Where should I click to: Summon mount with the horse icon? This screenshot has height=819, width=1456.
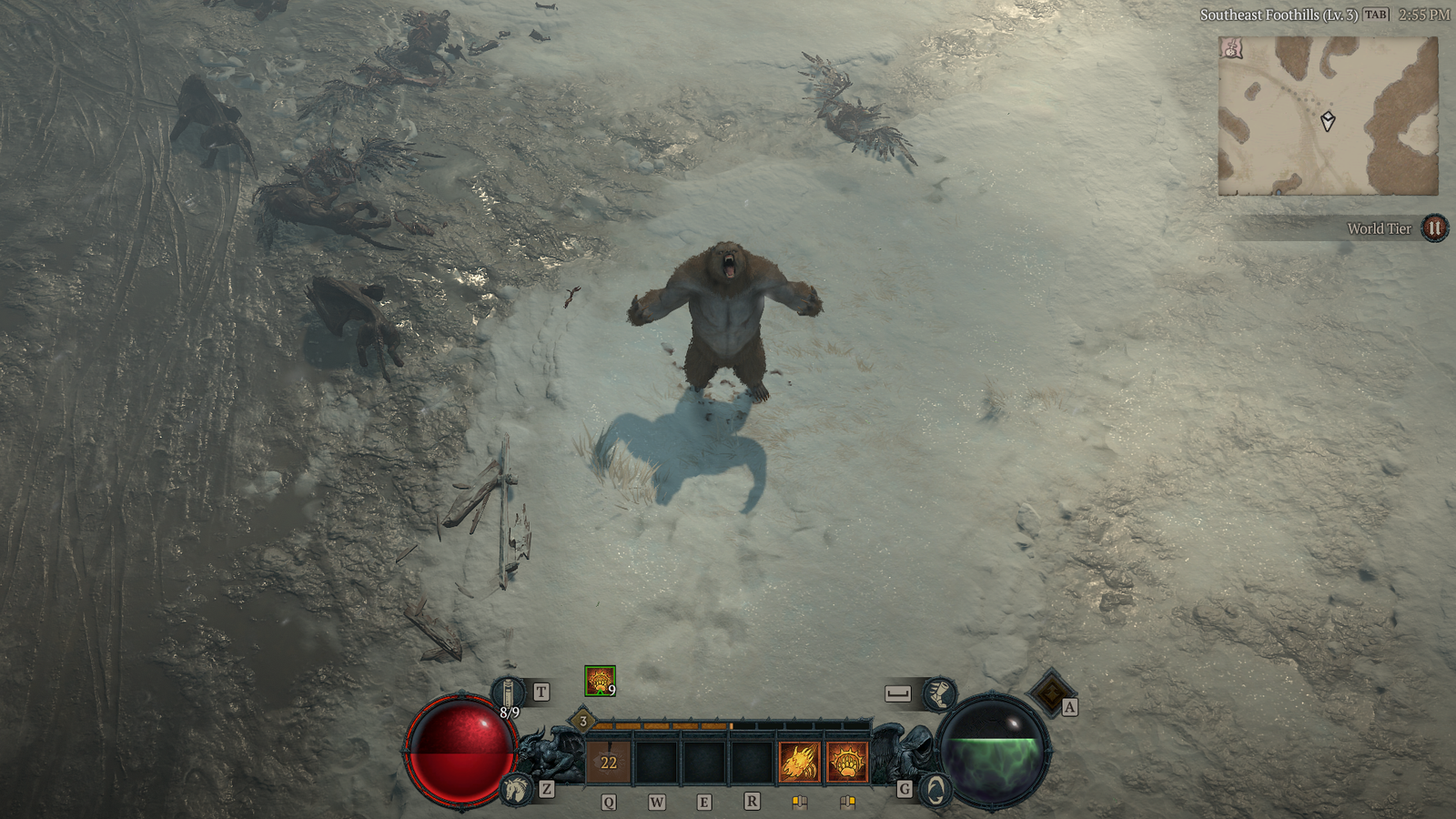pos(516,788)
